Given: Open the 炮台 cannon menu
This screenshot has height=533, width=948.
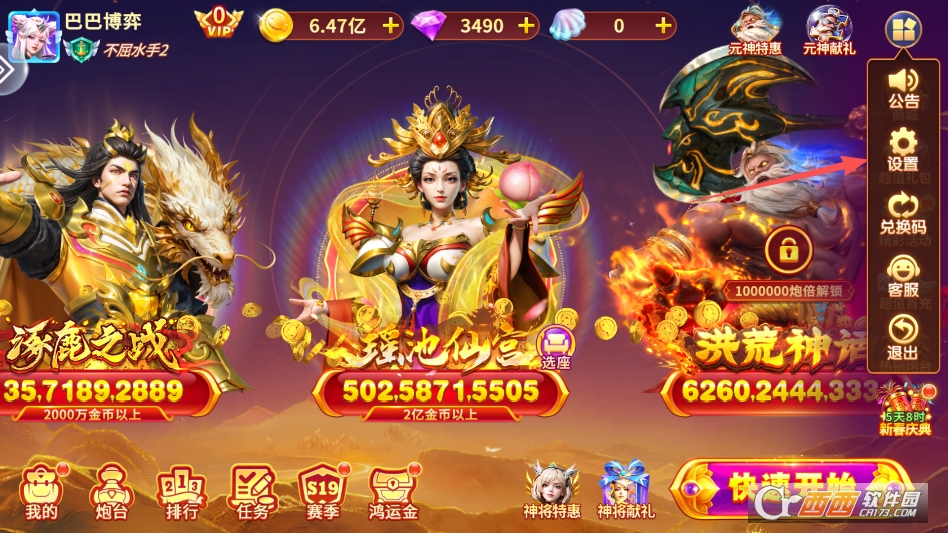Looking at the screenshot, I should [x=109, y=492].
